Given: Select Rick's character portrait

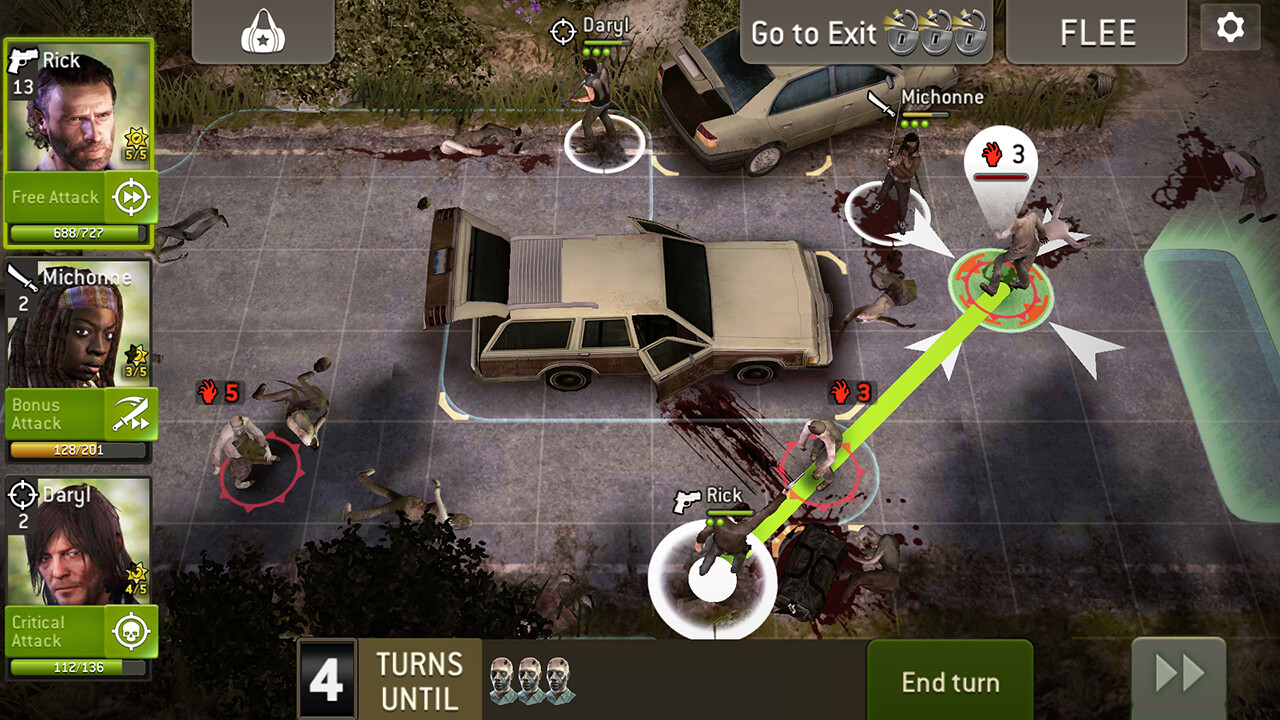Looking at the screenshot, I should click(80, 110).
